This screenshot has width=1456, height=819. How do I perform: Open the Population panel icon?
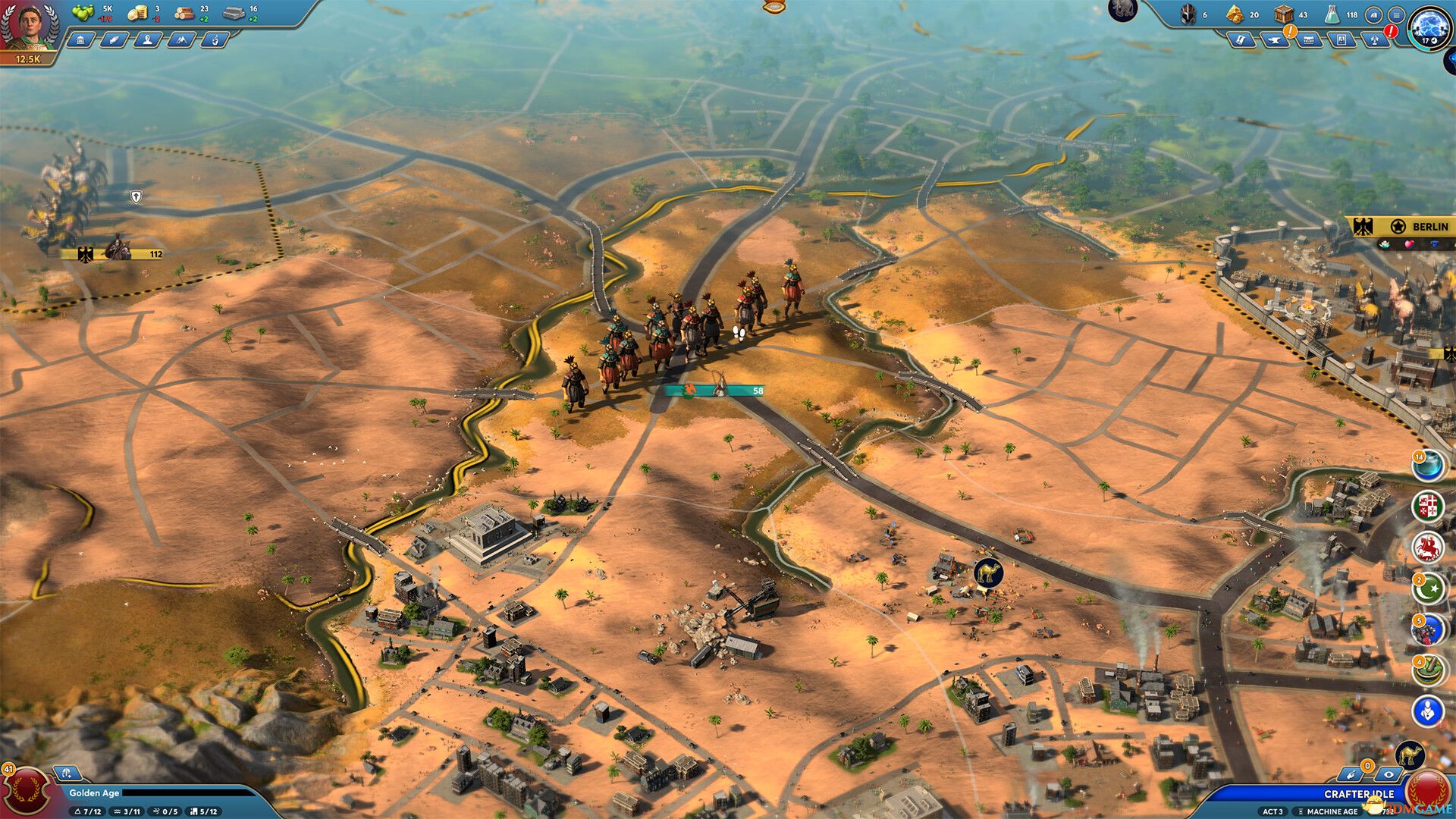pyautogui.click(x=146, y=42)
